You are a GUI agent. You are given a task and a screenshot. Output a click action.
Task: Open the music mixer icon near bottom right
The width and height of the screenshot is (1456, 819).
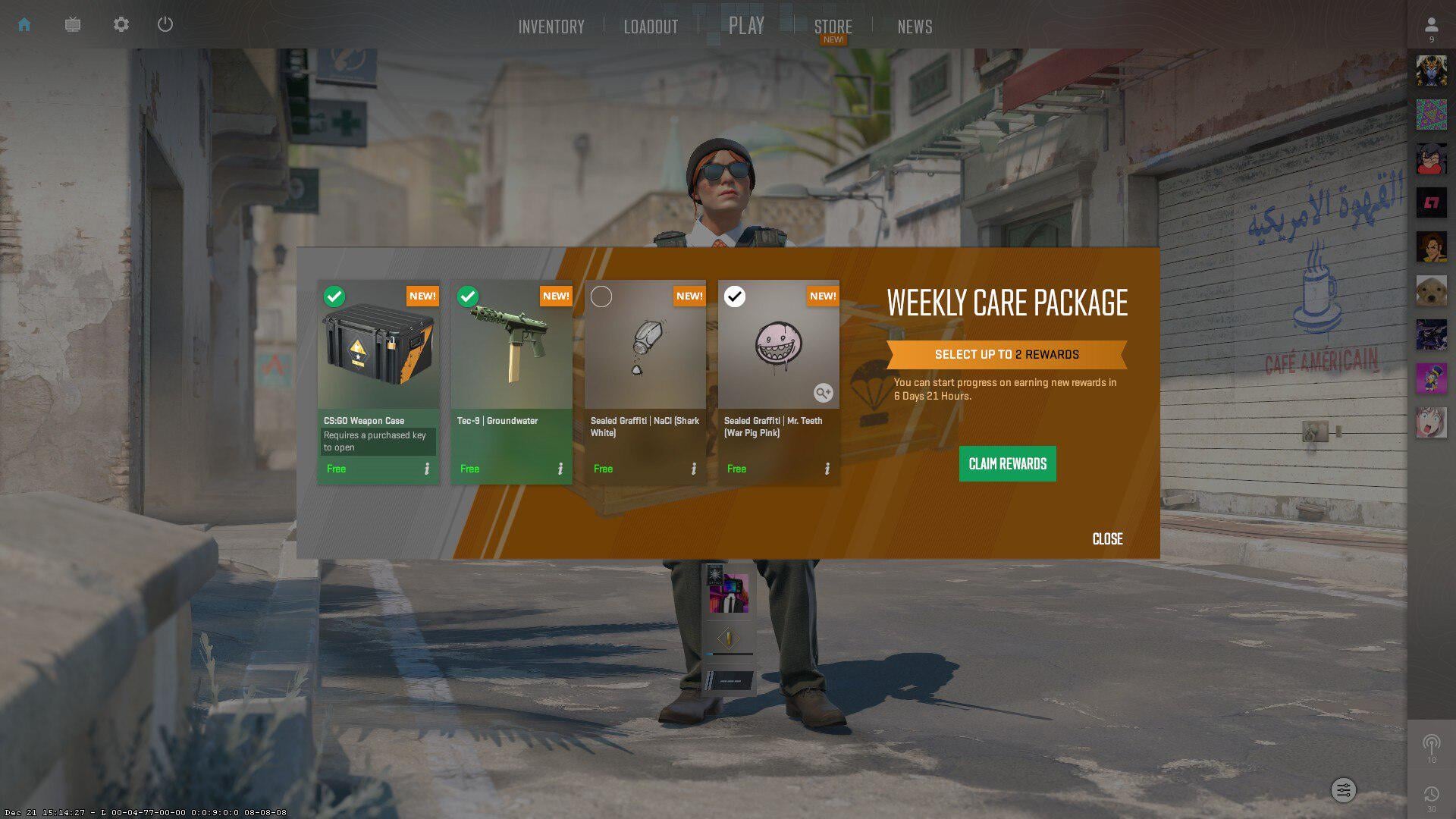coord(1344,790)
